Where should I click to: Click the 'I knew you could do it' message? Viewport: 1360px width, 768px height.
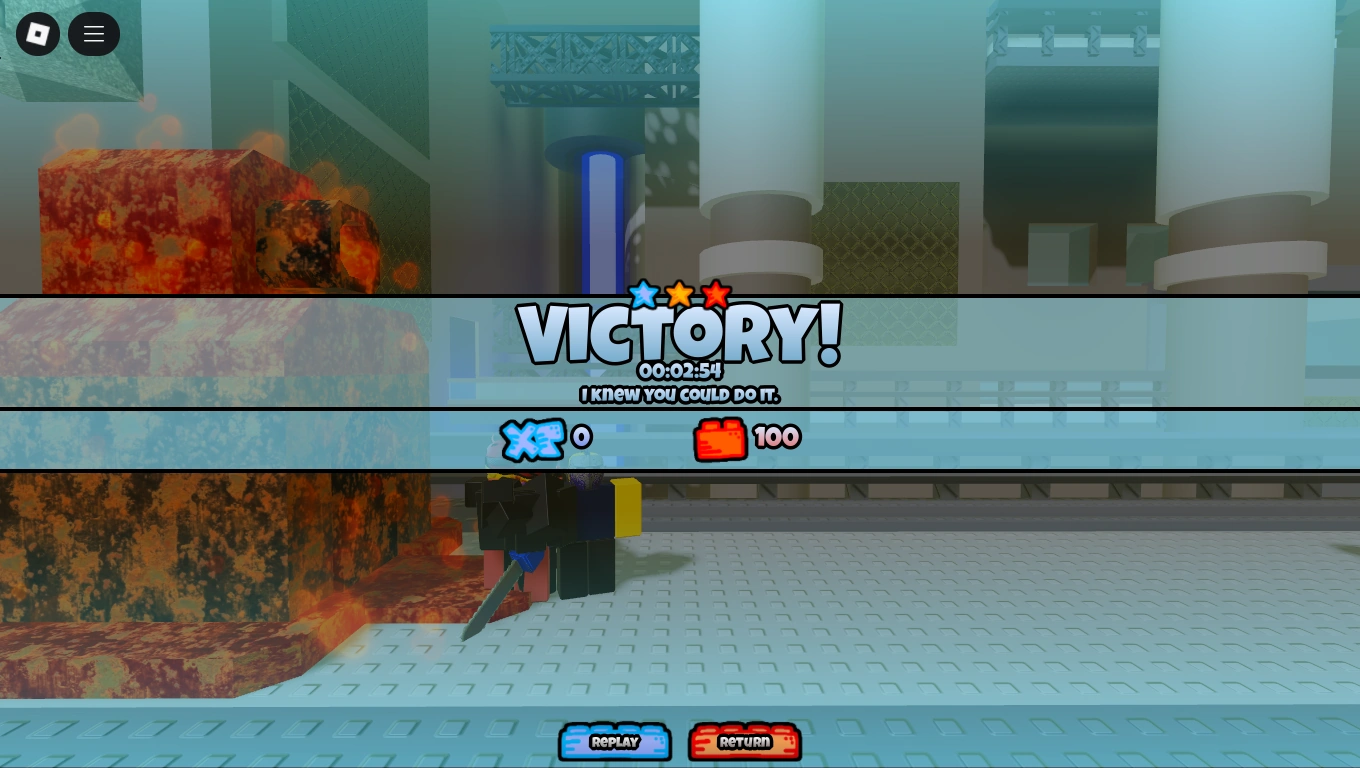pos(679,395)
